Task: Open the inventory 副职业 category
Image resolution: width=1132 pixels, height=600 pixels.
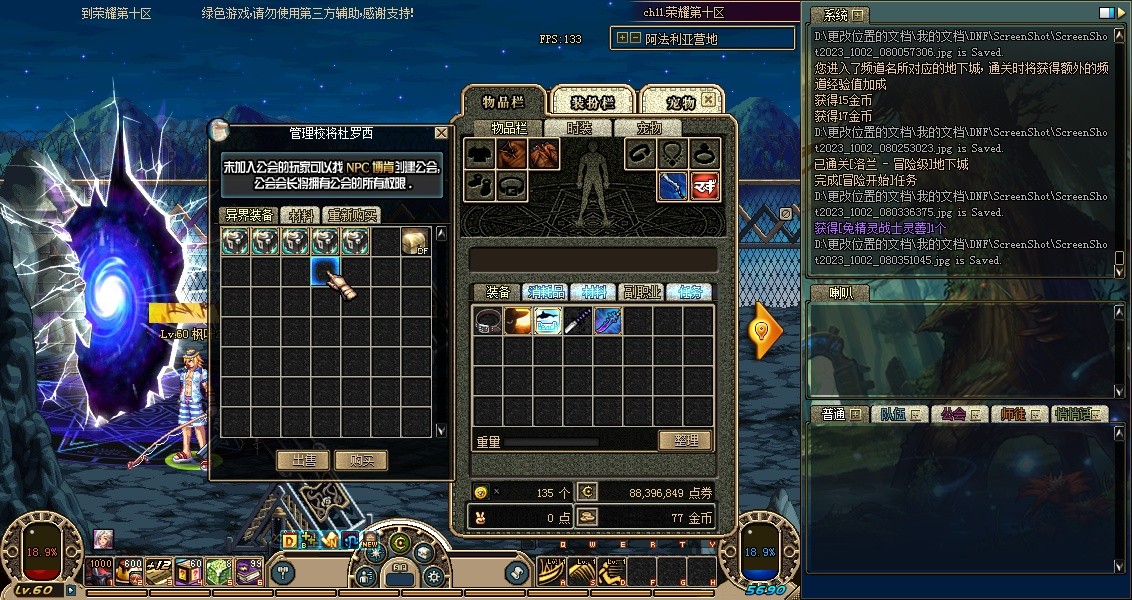Action: click(x=641, y=292)
